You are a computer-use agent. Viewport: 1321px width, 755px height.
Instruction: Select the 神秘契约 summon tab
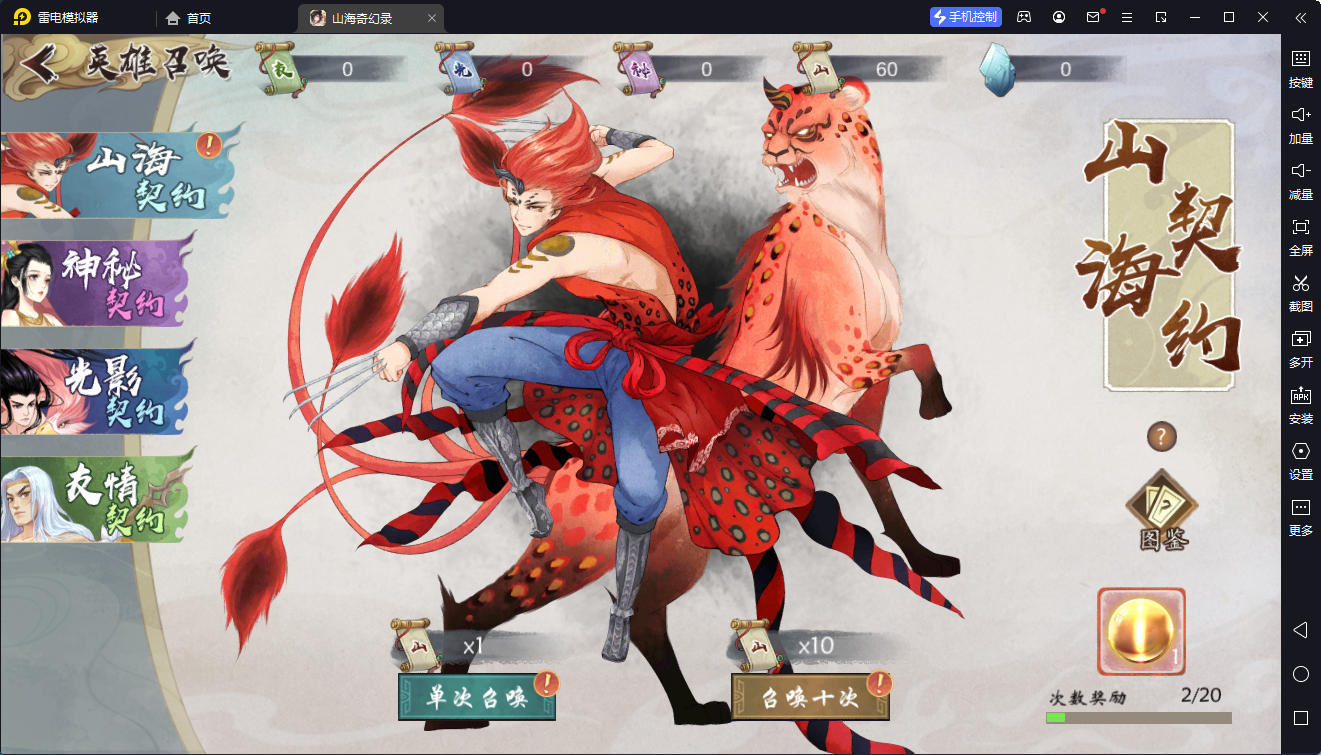[100, 284]
